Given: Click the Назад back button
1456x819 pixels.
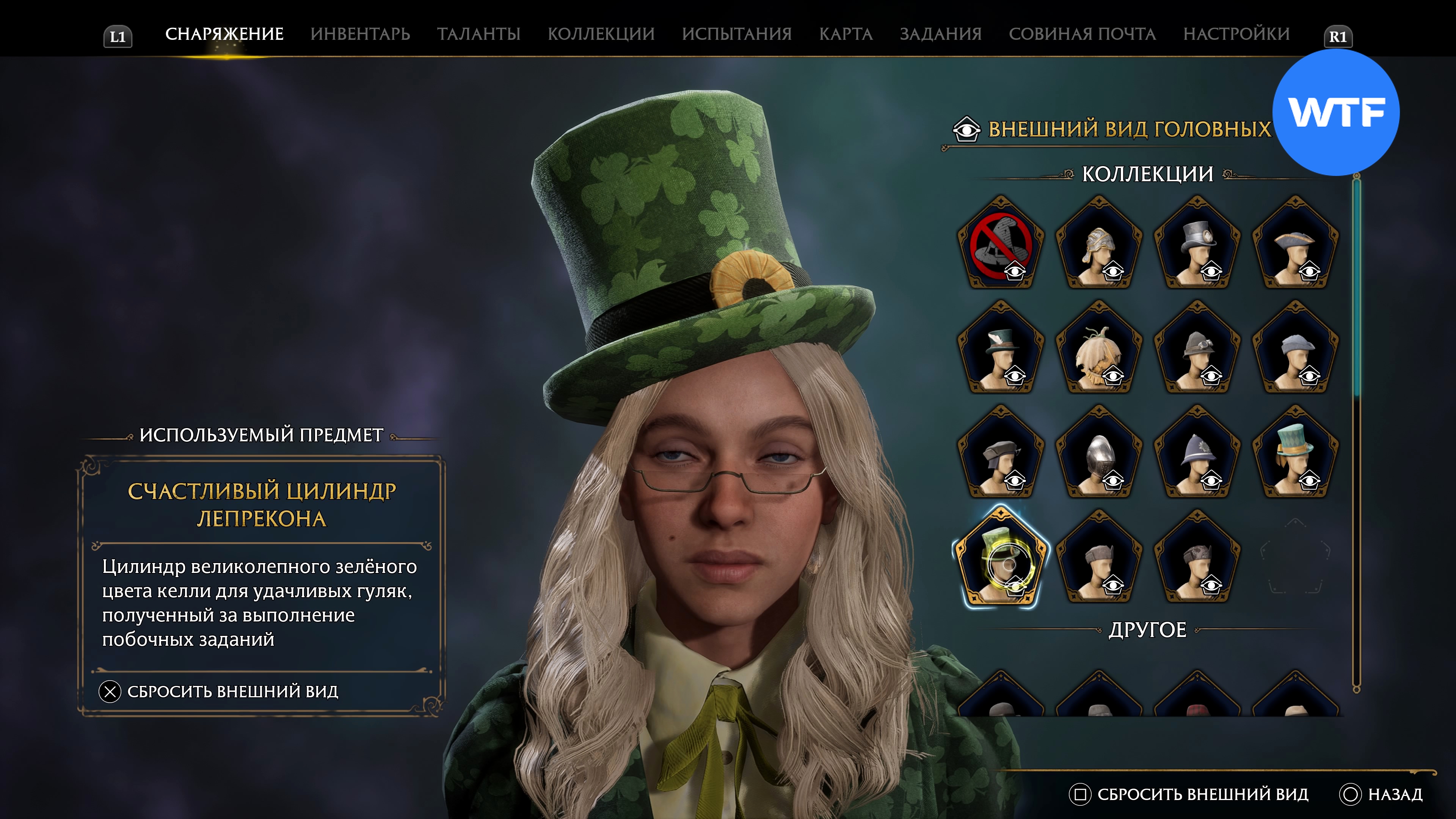Looking at the screenshot, I should pos(1381,794).
